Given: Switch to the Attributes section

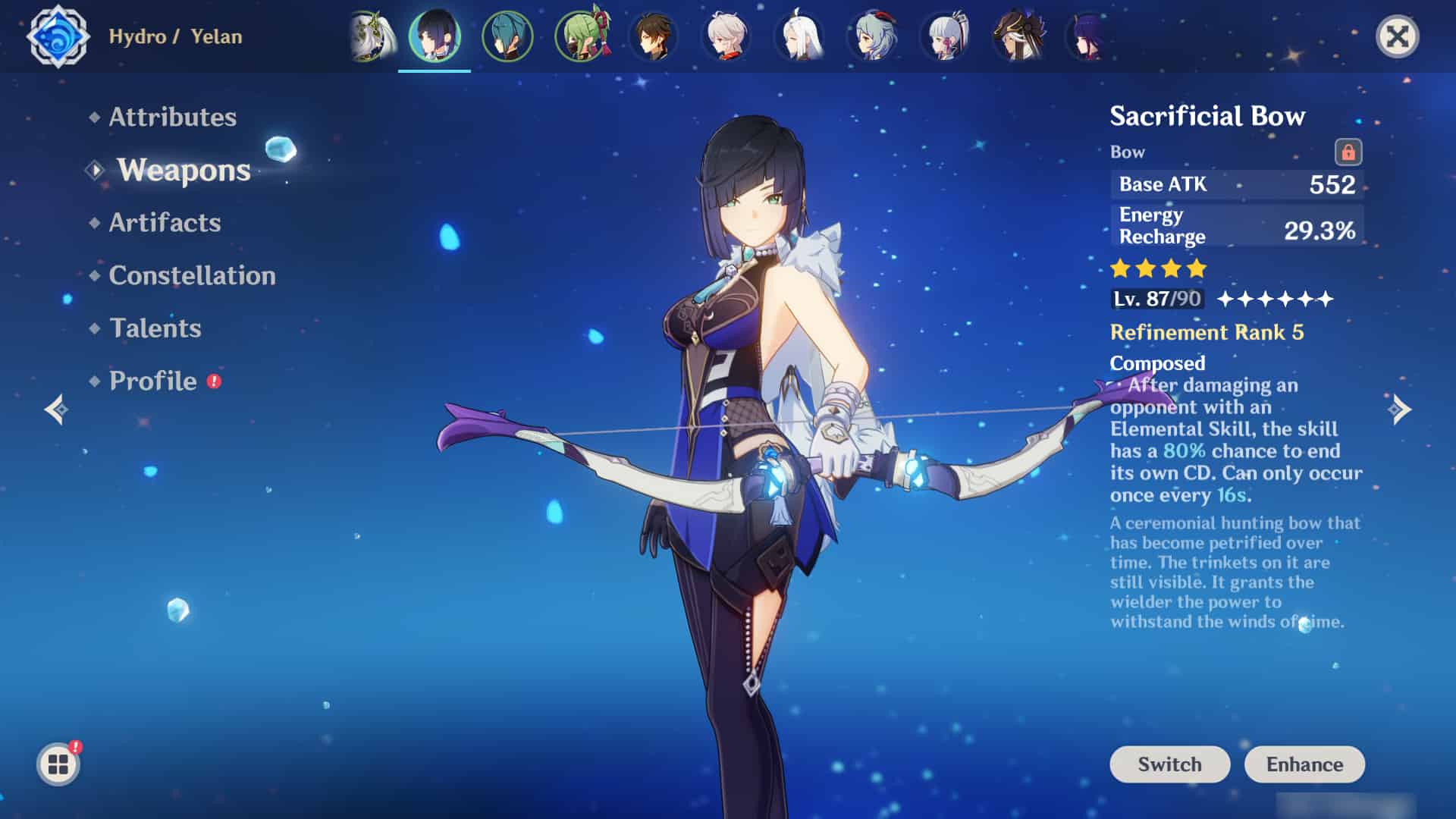Looking at the screenshot, I should click(171, 117).
